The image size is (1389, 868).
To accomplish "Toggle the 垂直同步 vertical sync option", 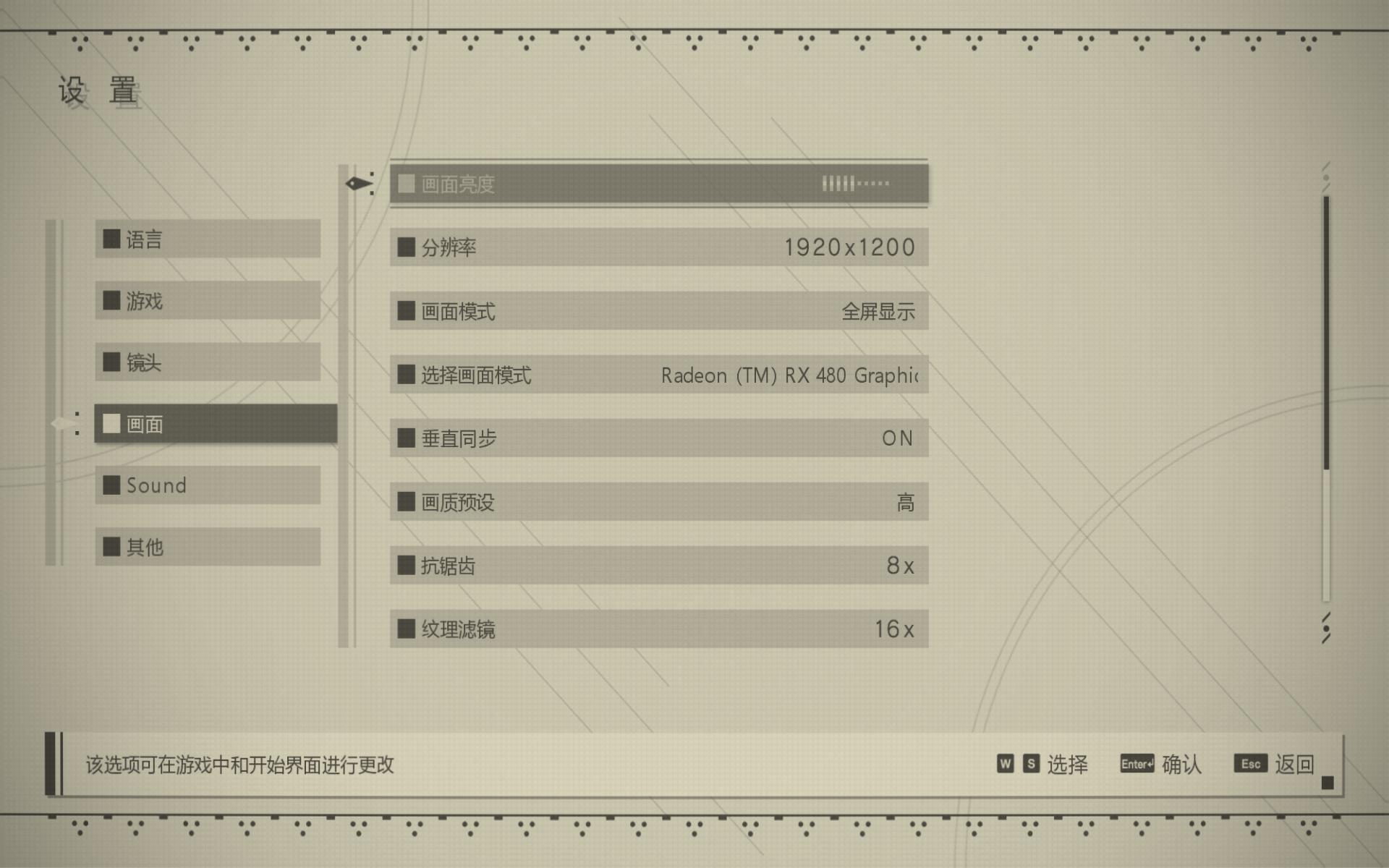I will pyautogui.click(x=658, y=438).
